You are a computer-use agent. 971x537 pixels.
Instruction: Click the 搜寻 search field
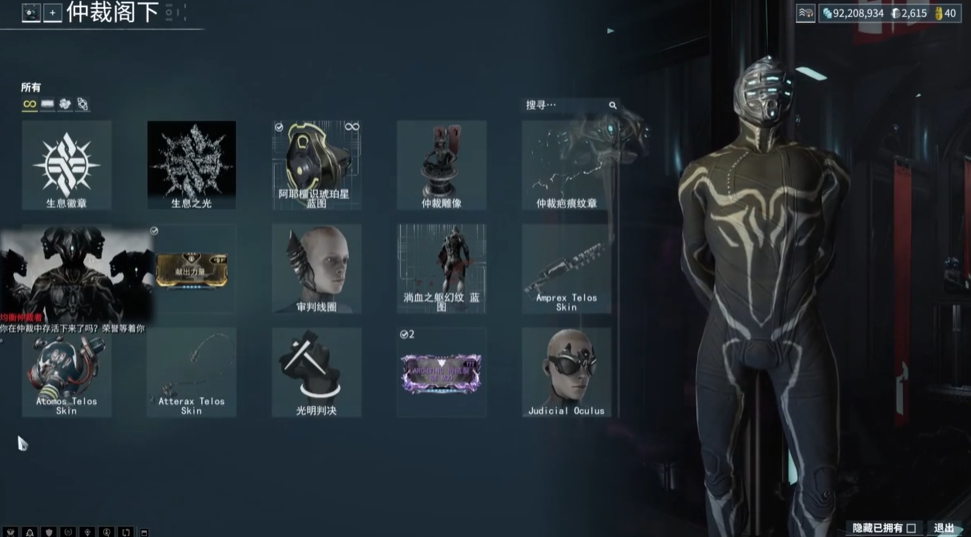(565, 105)
